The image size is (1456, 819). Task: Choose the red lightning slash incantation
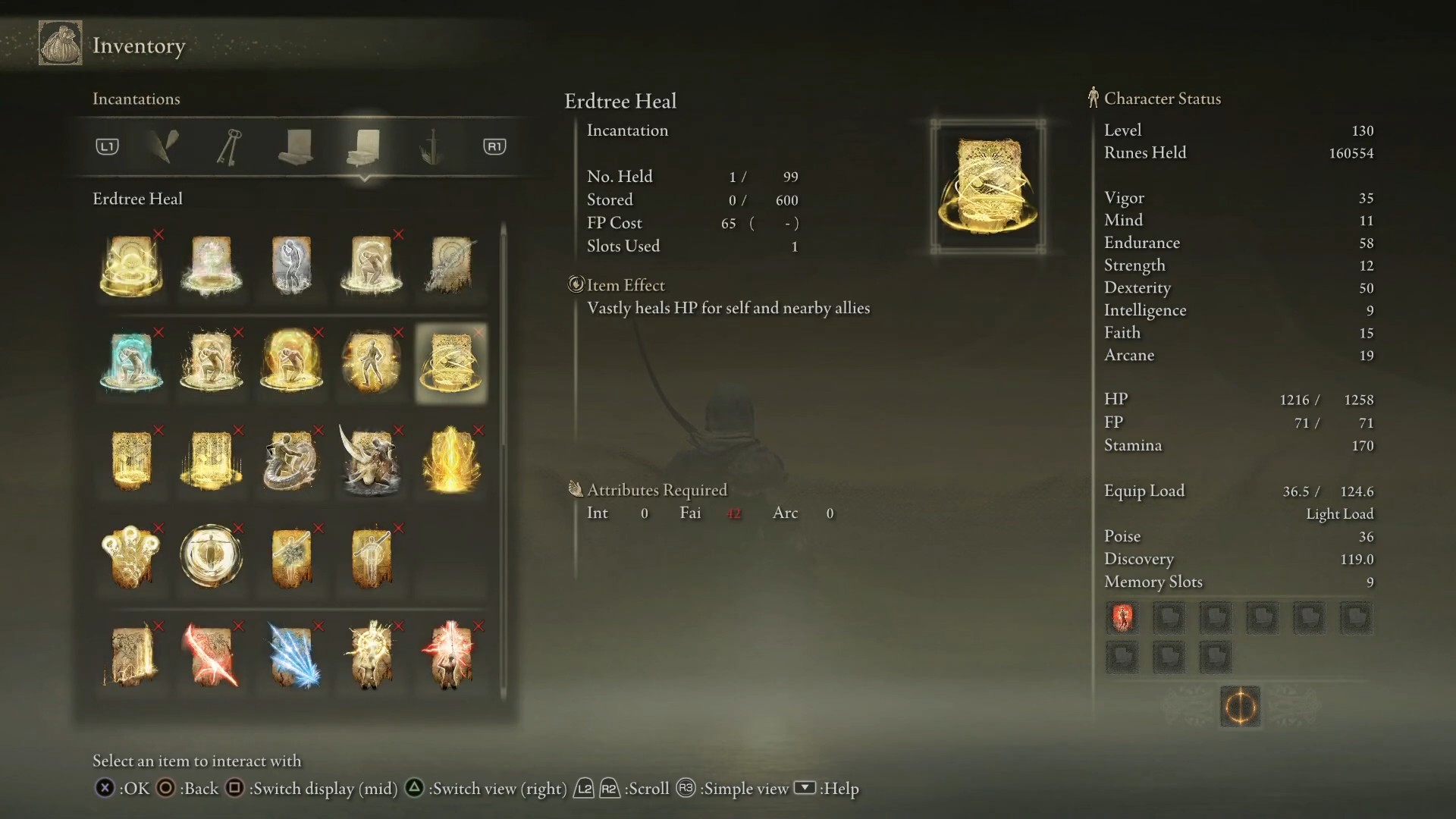[212, 655]
